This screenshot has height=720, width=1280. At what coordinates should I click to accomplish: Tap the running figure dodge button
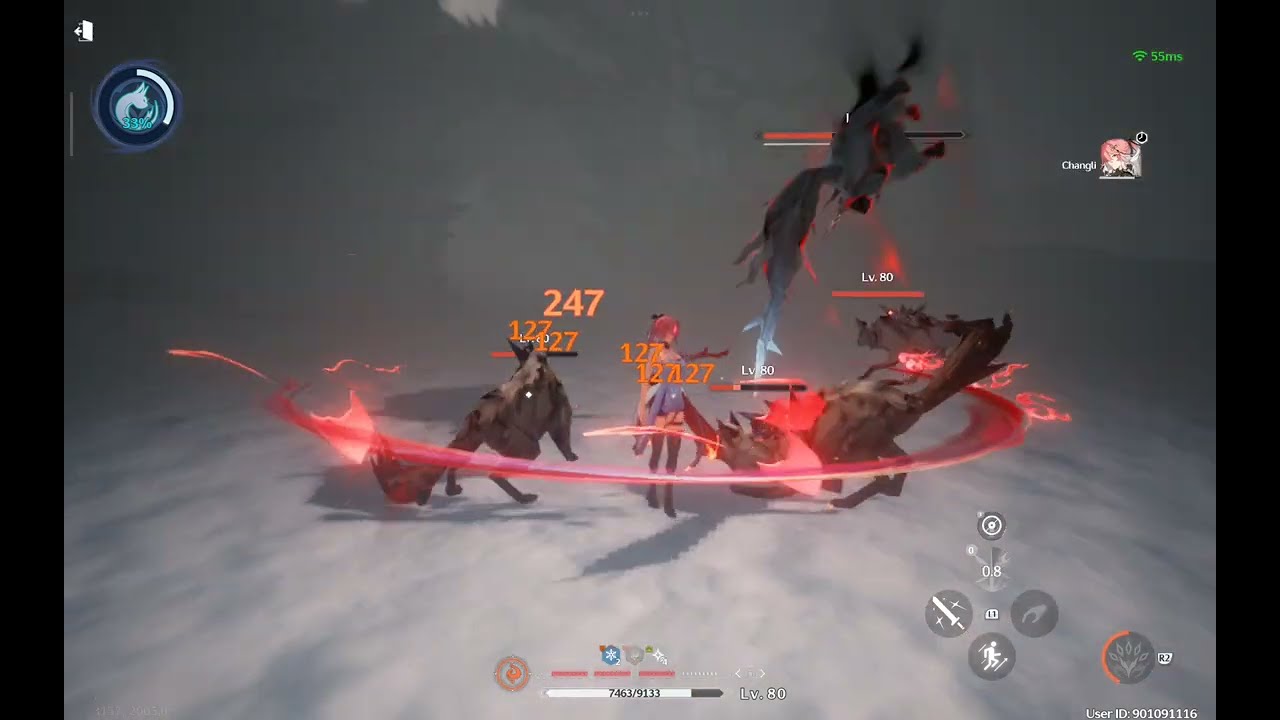point(992,657)
